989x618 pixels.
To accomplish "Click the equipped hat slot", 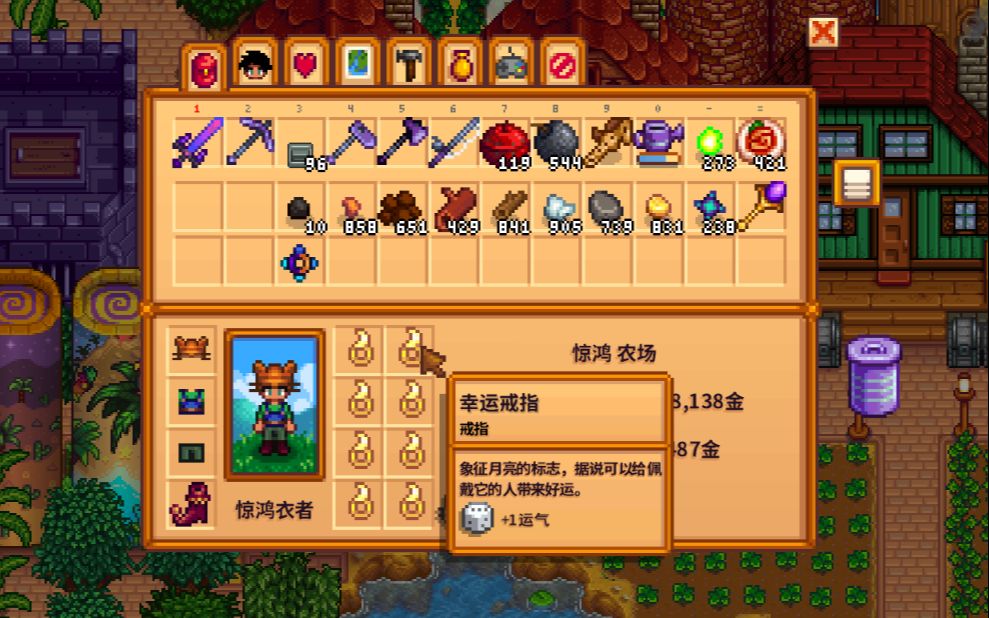I will click(191, 350).
